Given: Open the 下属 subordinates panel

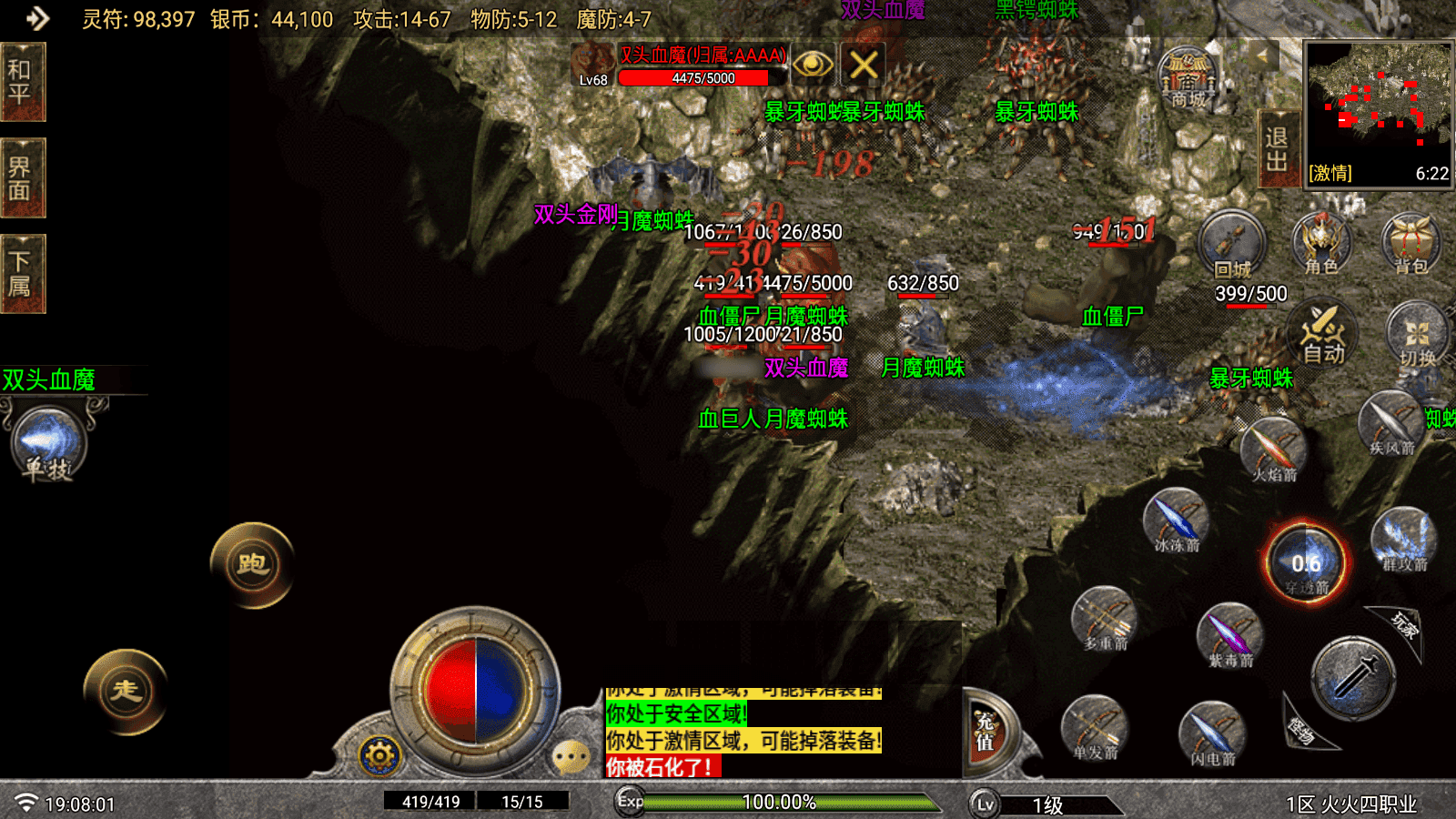Looking at the screenshot, I should coord(22,274).
